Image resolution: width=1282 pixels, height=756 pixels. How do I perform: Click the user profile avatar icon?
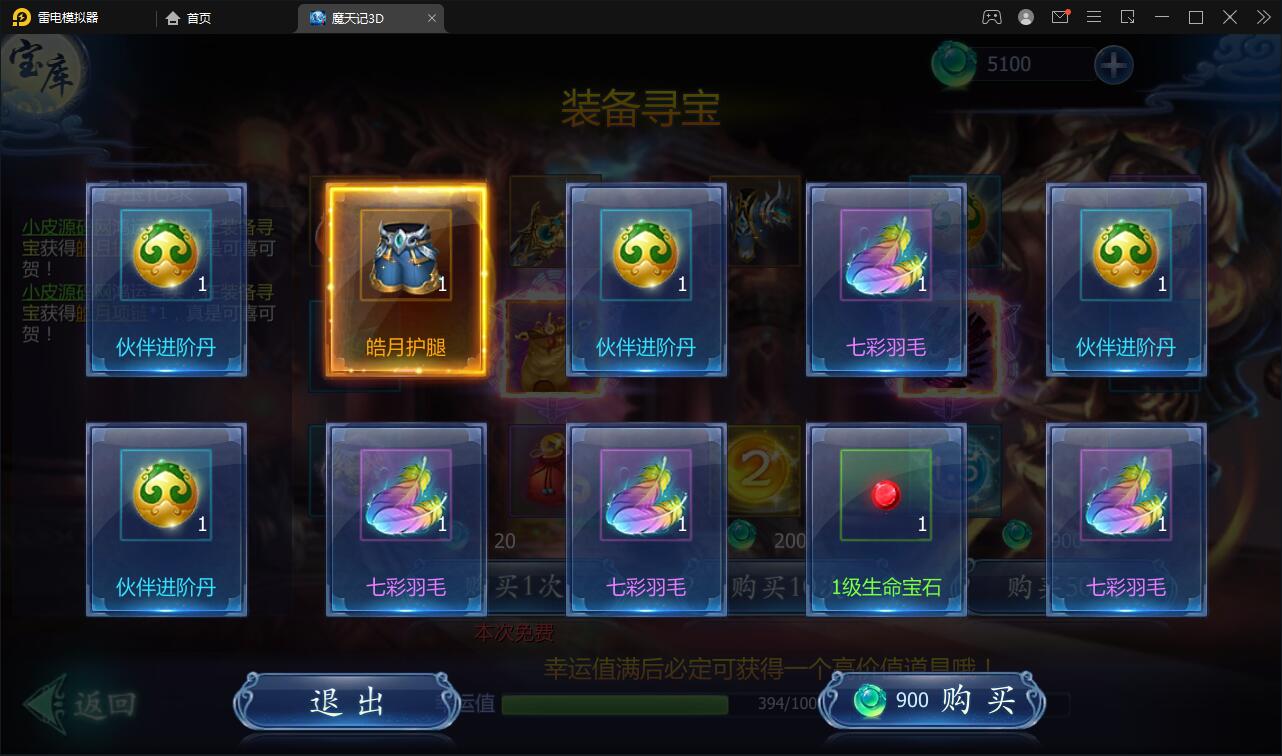coord(1025,17)
